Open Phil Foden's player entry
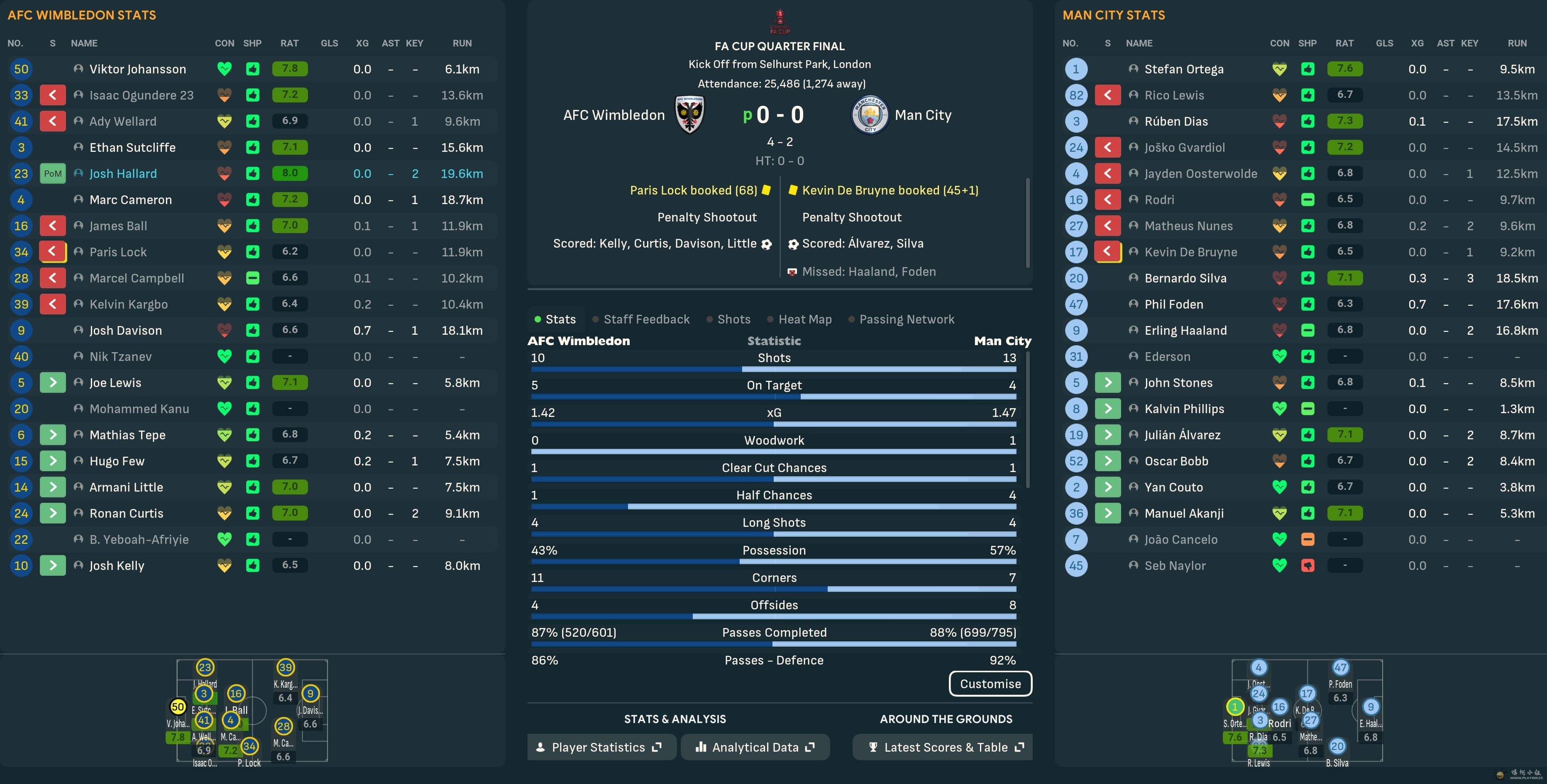Screen dimensions: 1547x784 (x=1173, y=304)
